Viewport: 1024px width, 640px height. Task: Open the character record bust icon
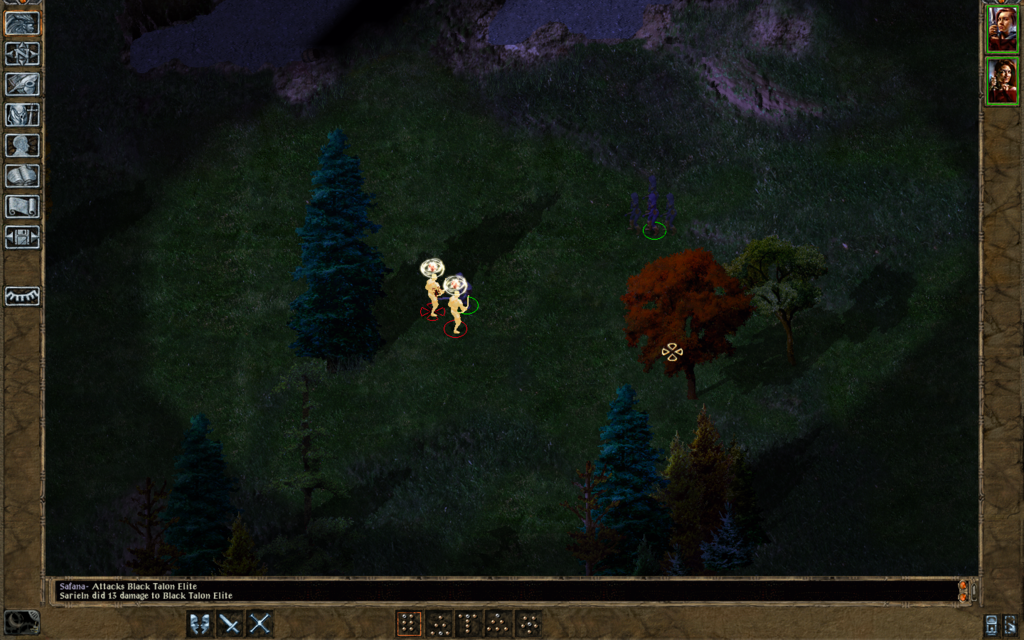point(22,145)
